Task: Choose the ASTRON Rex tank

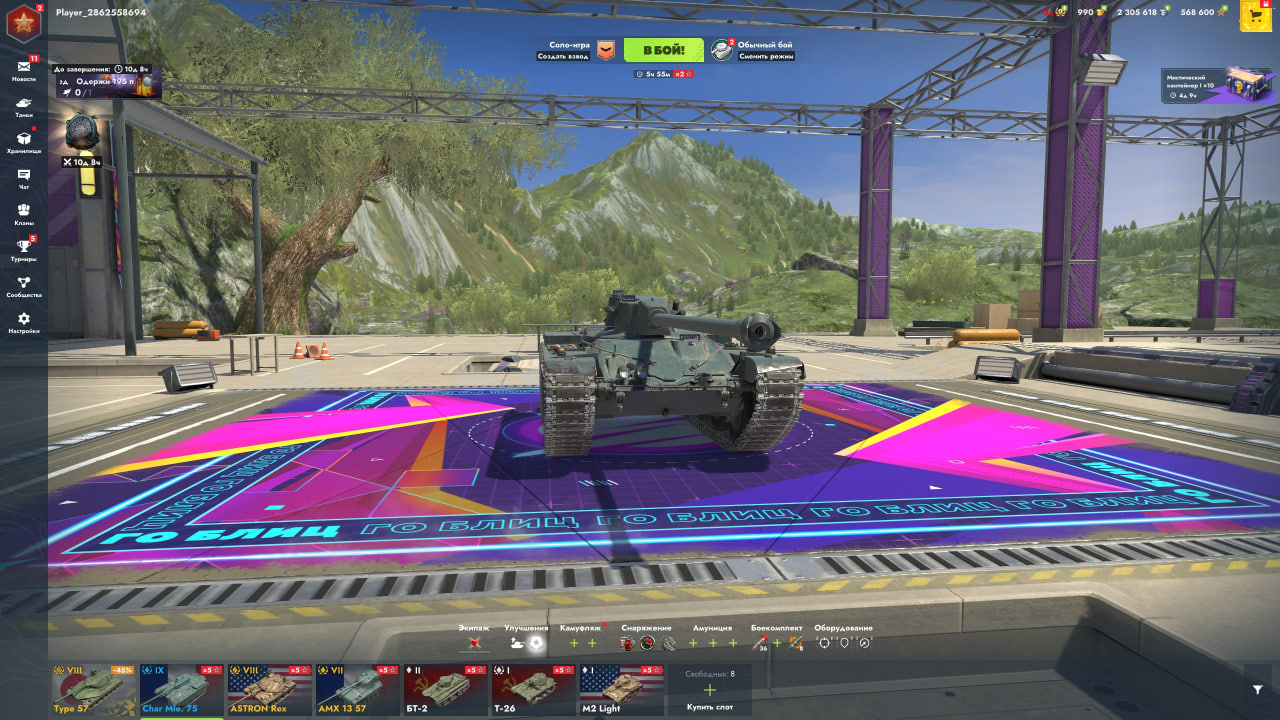Action: coord(269,690)
